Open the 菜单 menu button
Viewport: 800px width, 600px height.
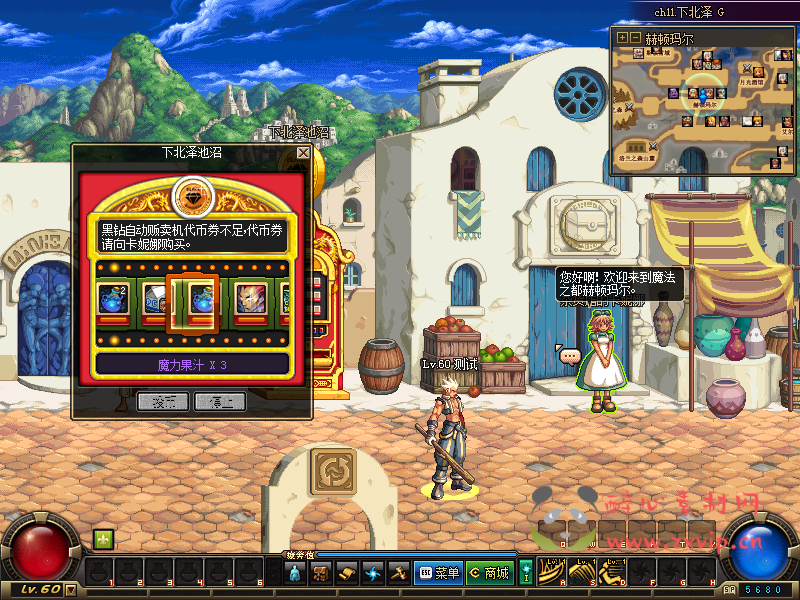[x=438, y=573]
